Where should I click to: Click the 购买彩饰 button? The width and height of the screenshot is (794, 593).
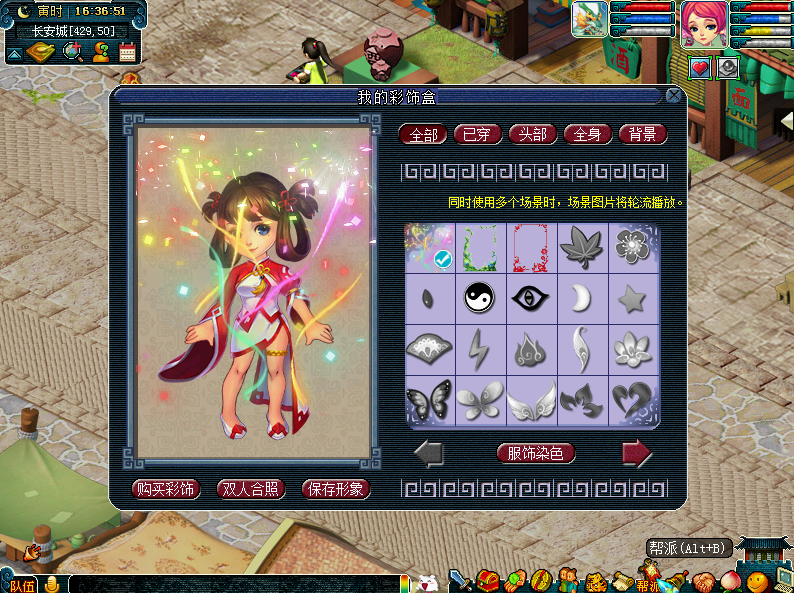(166, 489)
